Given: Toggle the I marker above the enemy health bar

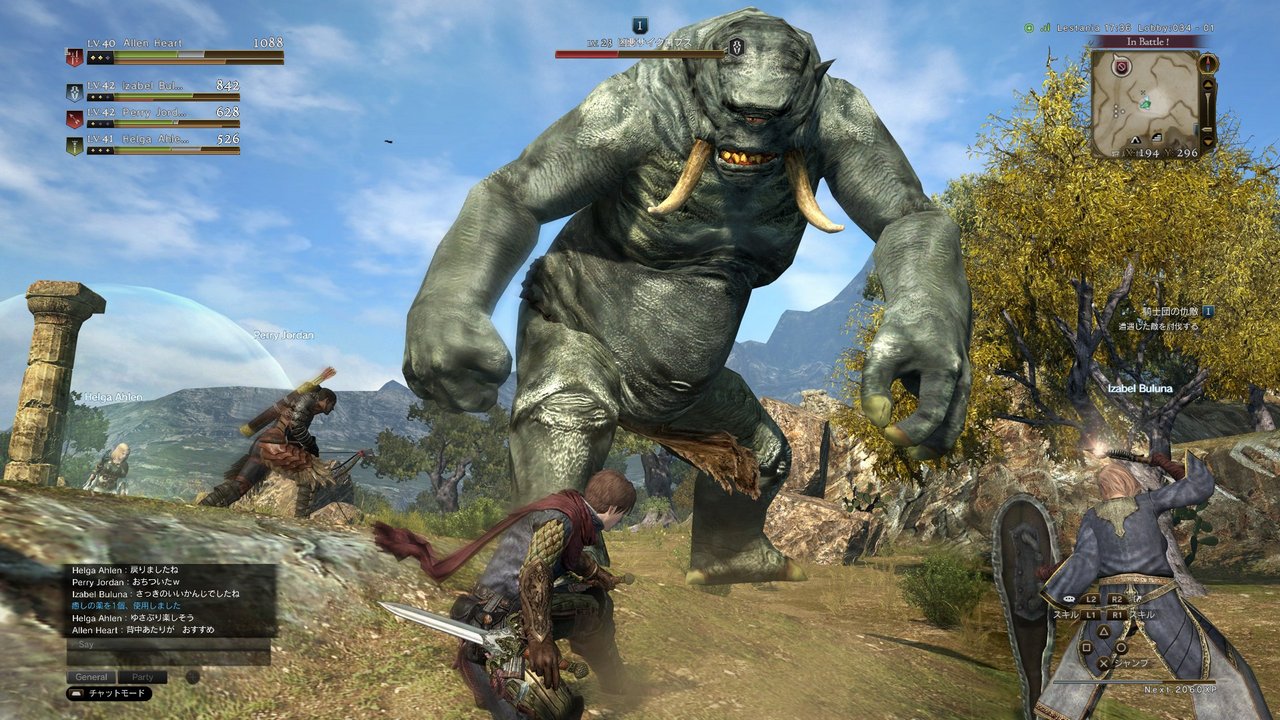Looking at the screenshot, I should (x=640, y=24).
